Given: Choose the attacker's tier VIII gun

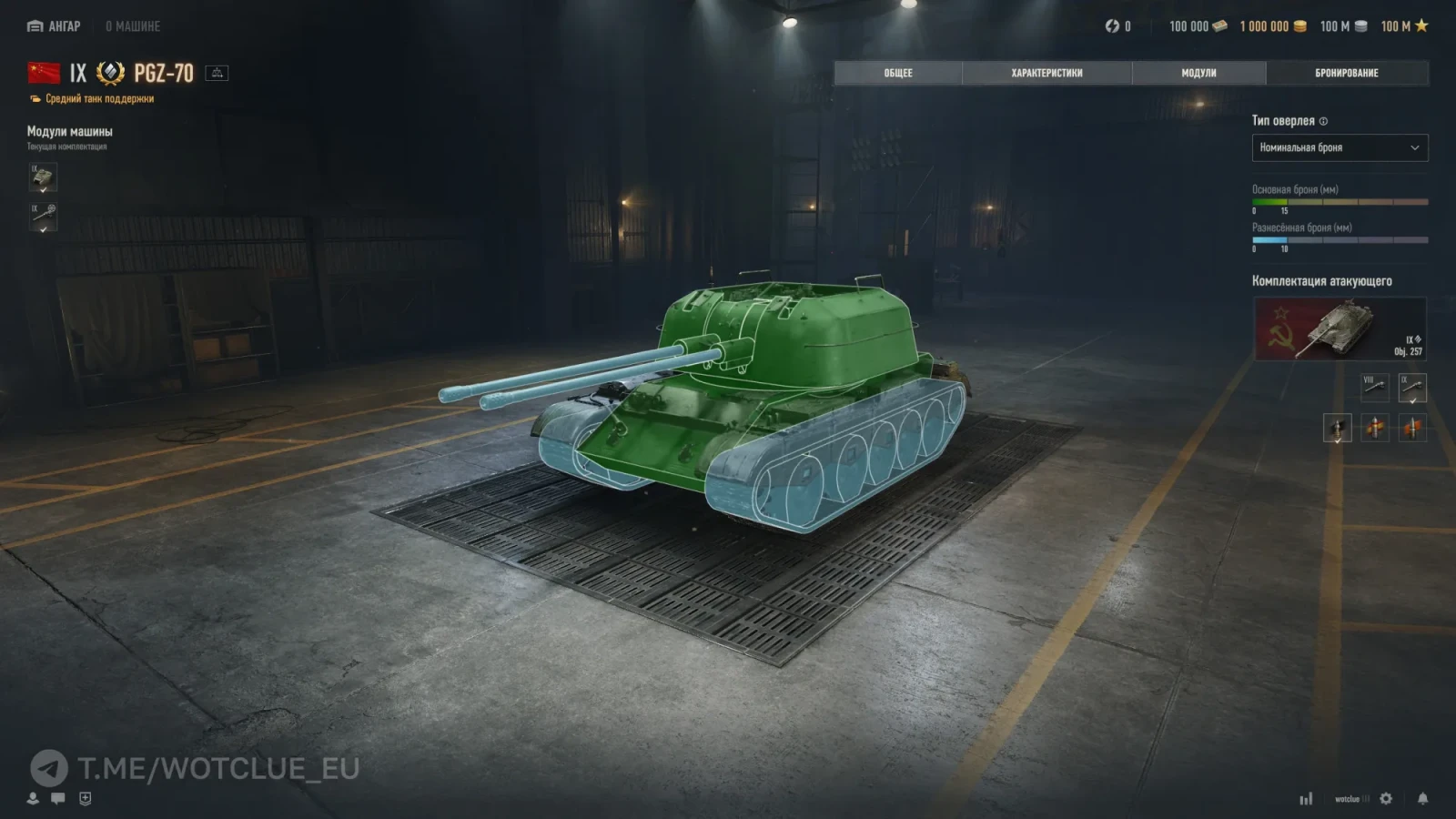Looking at the screenshot, I should pyautogui.click(x=1374, y=388).
